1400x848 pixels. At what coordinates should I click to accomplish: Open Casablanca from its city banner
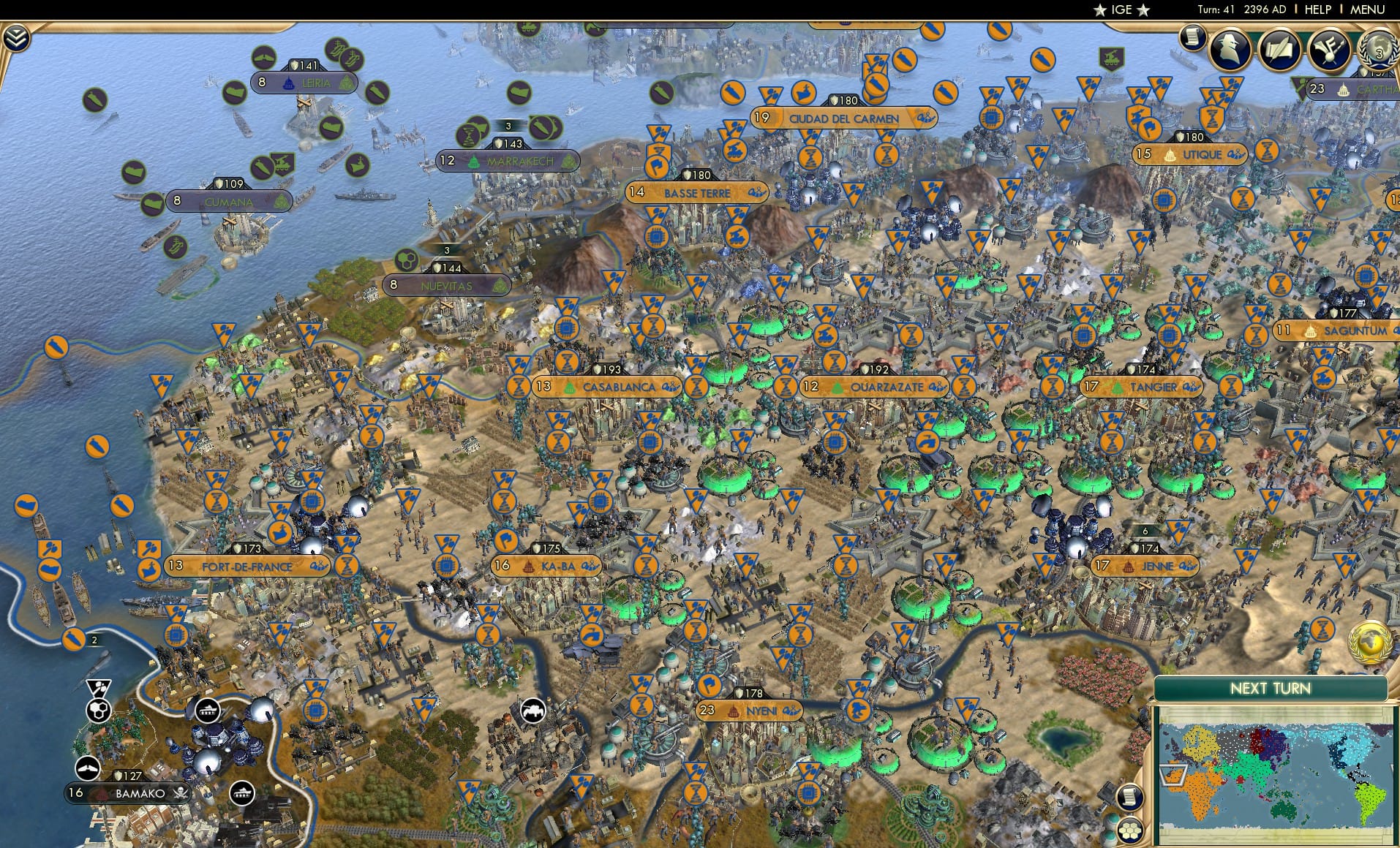(x=618, y=387)
